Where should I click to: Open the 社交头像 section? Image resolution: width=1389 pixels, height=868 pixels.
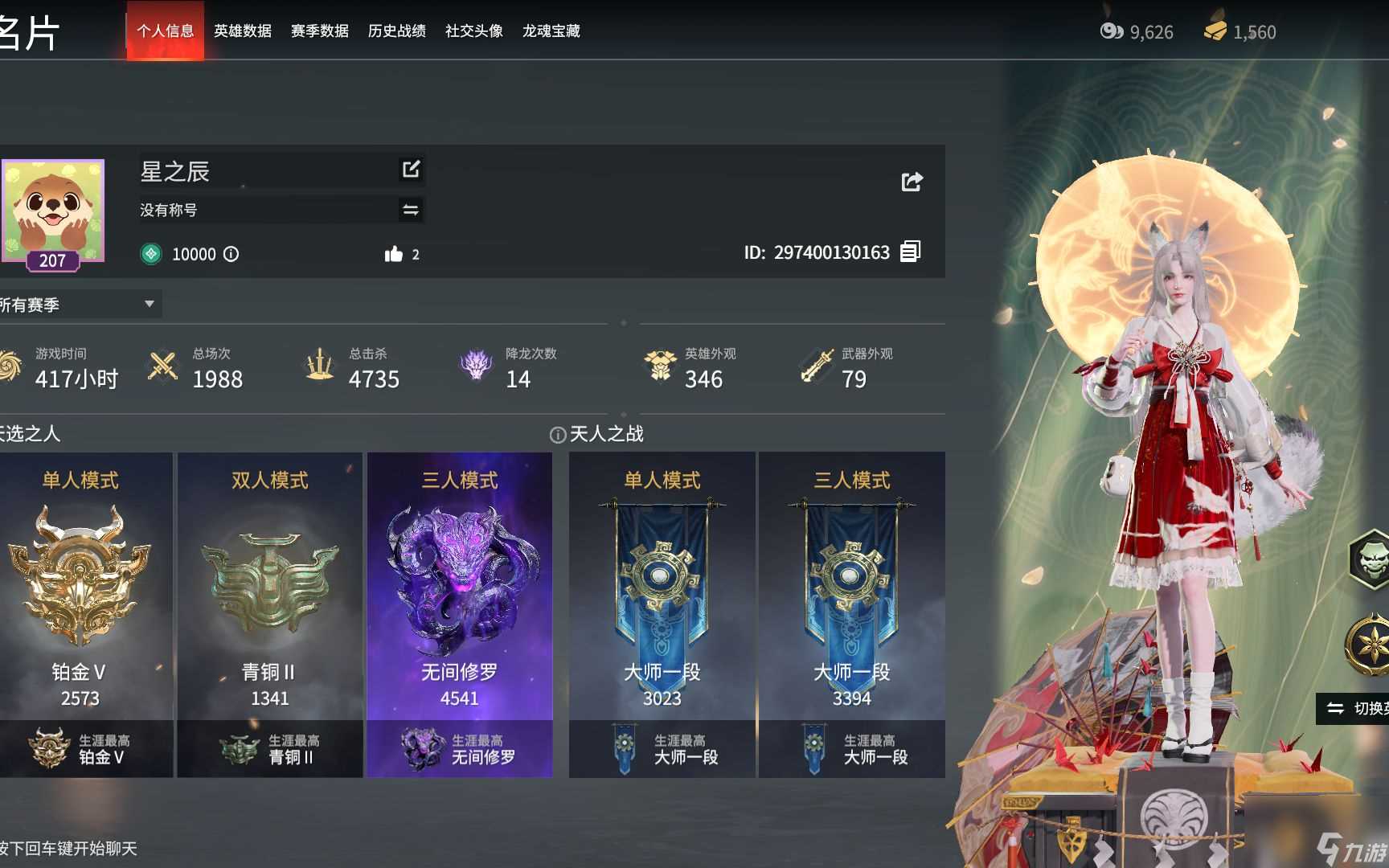472,31
